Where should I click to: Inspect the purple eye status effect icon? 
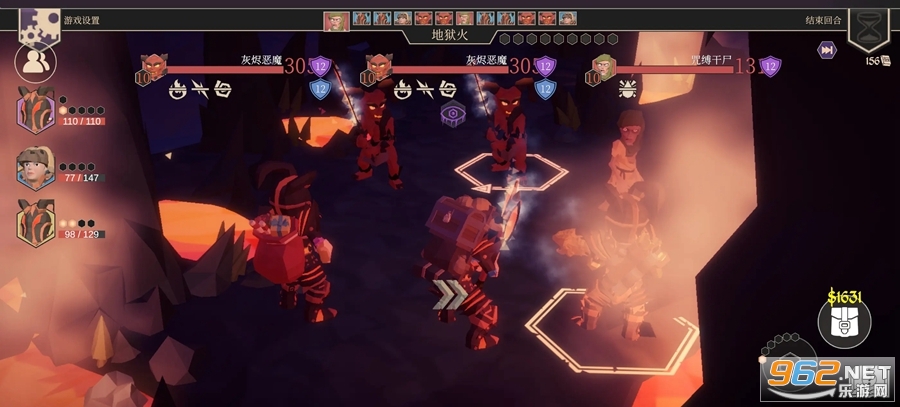coord(453,113)
